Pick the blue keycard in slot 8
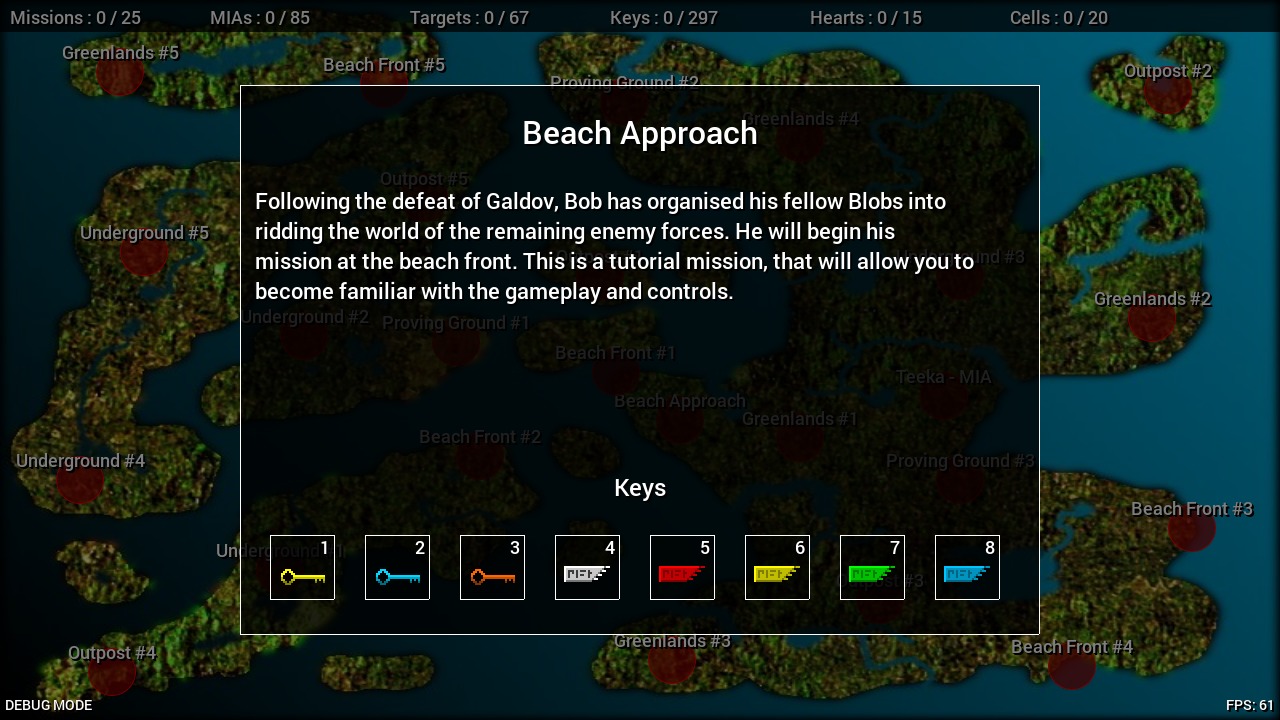This screenshot has width=1280, height=720. [x=967, y=568]
